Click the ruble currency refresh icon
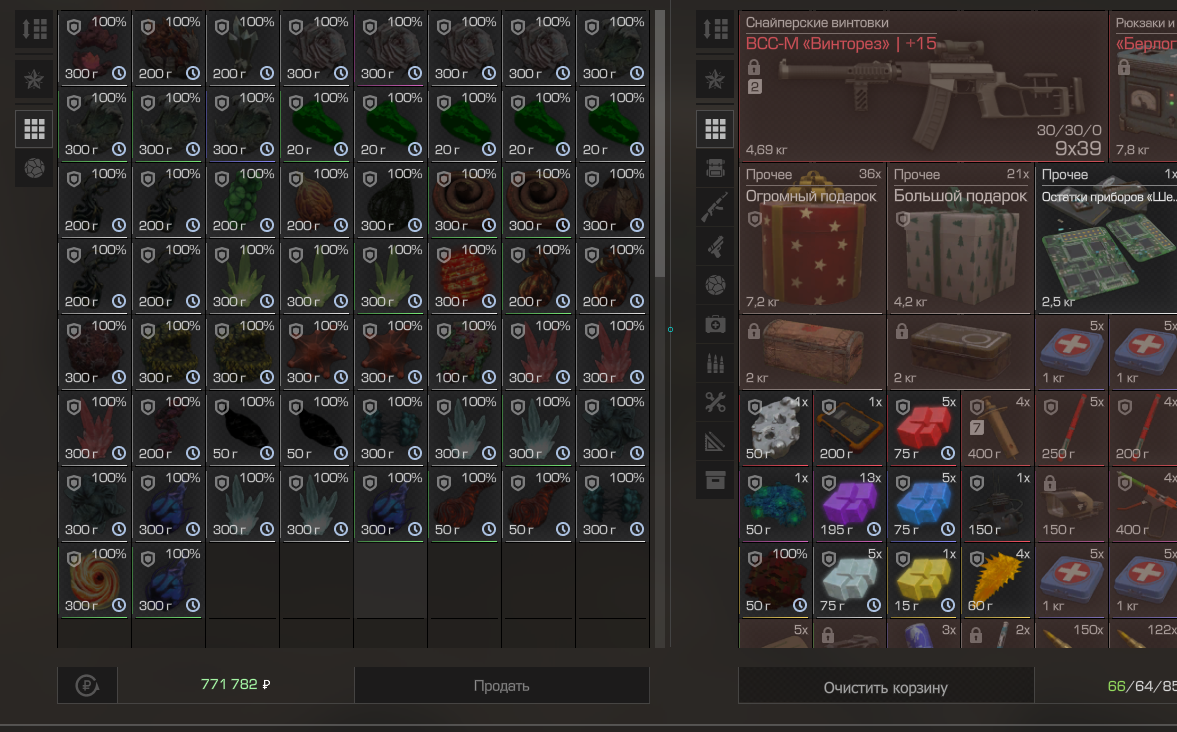This screenshot has width=1177, height=732. 87,686
